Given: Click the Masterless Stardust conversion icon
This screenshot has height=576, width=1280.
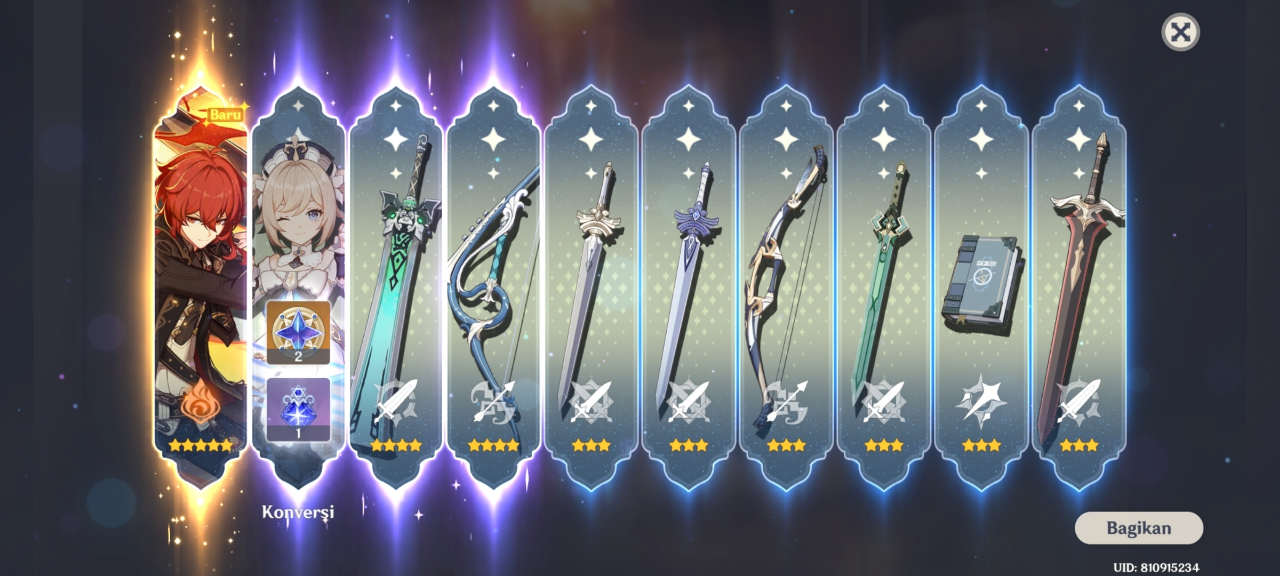Looking at the screenshot, I should click(x=298, y=408).
